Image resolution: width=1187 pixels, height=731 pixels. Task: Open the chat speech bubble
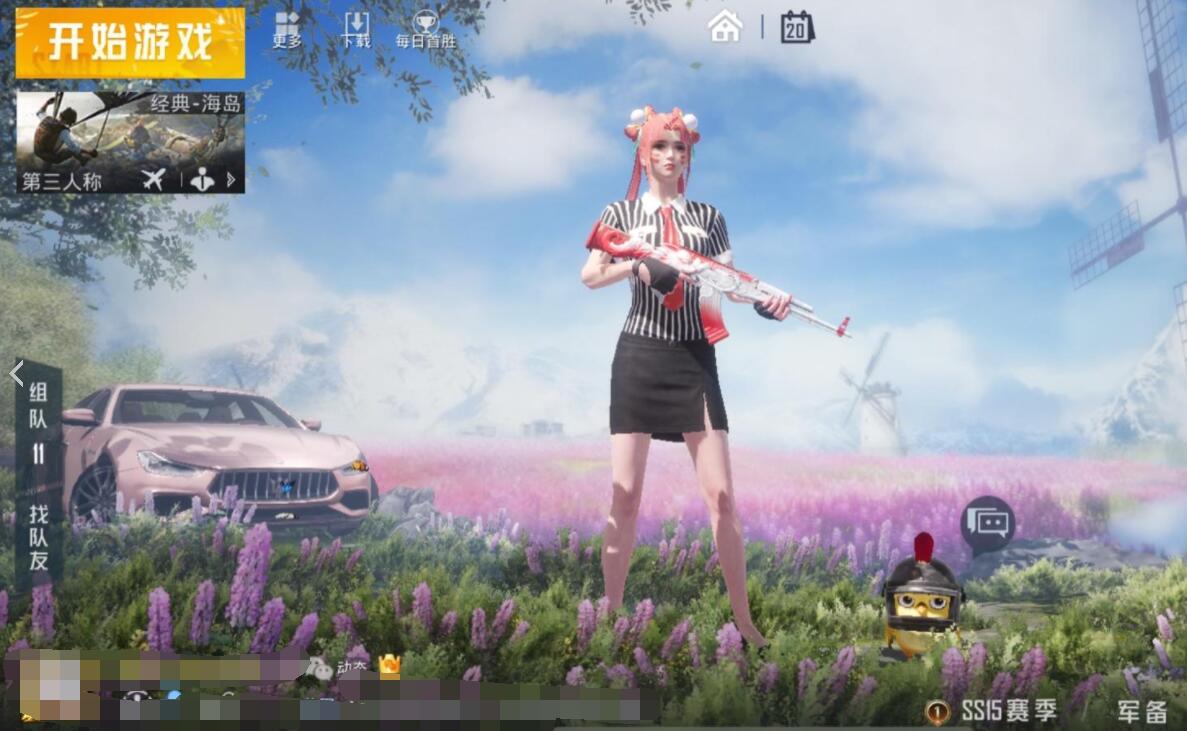point(987,522)
